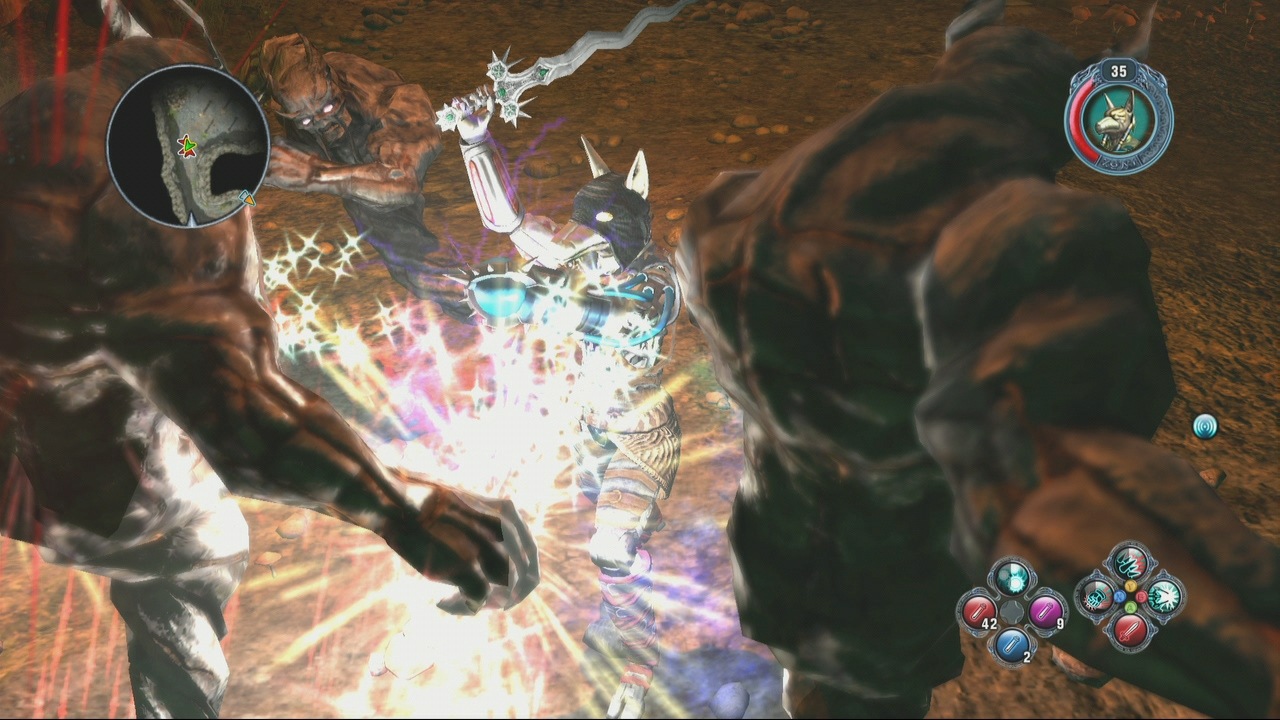Toggle the green player arrow on the minimap

click(189, 146)
